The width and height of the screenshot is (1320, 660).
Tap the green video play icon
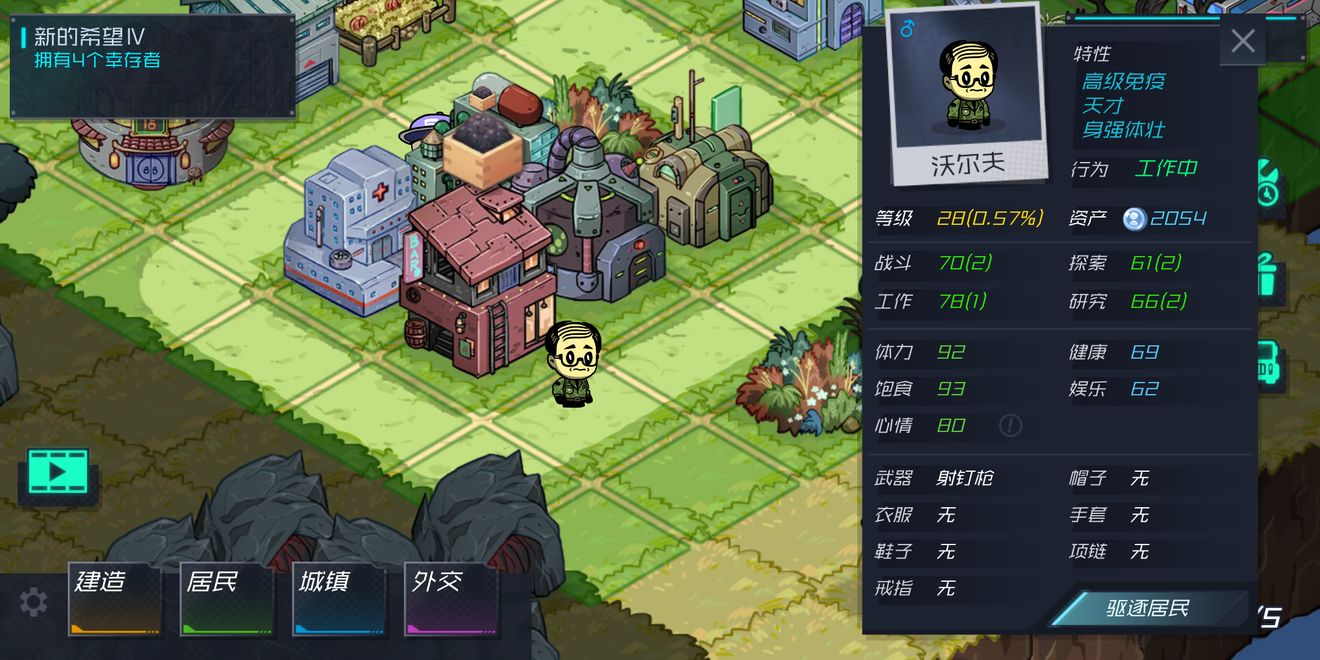tap(58, 471)
